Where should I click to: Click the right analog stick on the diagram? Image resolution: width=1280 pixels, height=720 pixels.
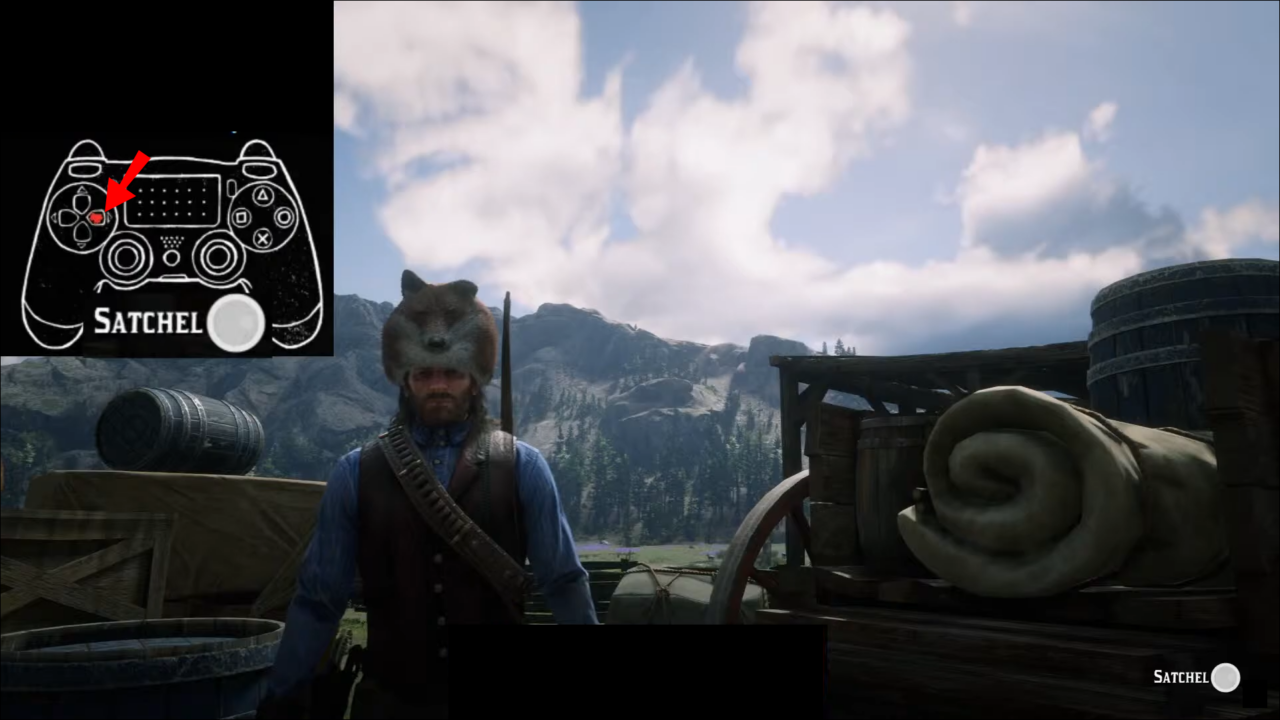pyautogui.click(x=216, y=258)
